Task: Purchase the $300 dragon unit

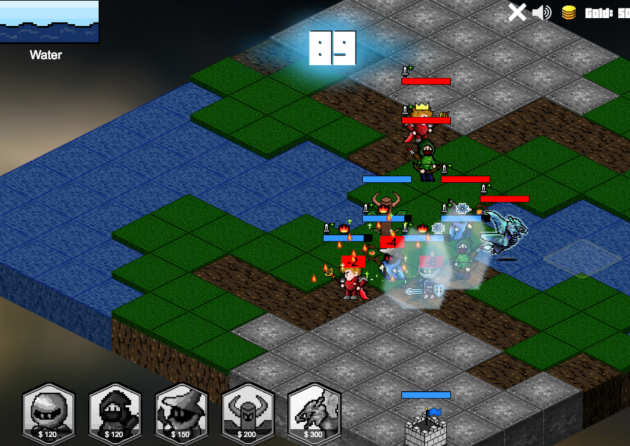Action: click(x=314, y=412)
